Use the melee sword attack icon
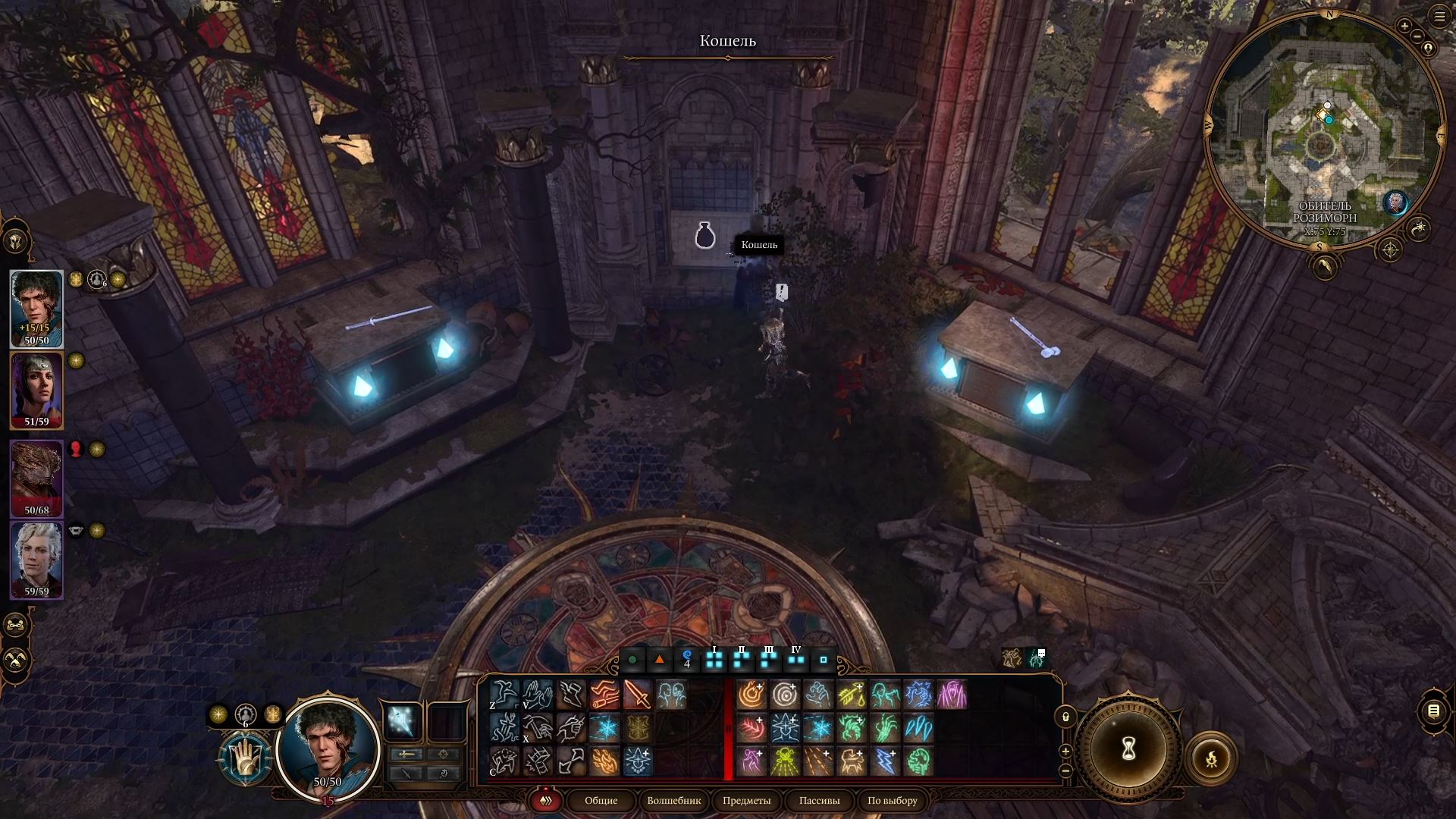Screen dimensions: 1456x819 tap(637, 694)
